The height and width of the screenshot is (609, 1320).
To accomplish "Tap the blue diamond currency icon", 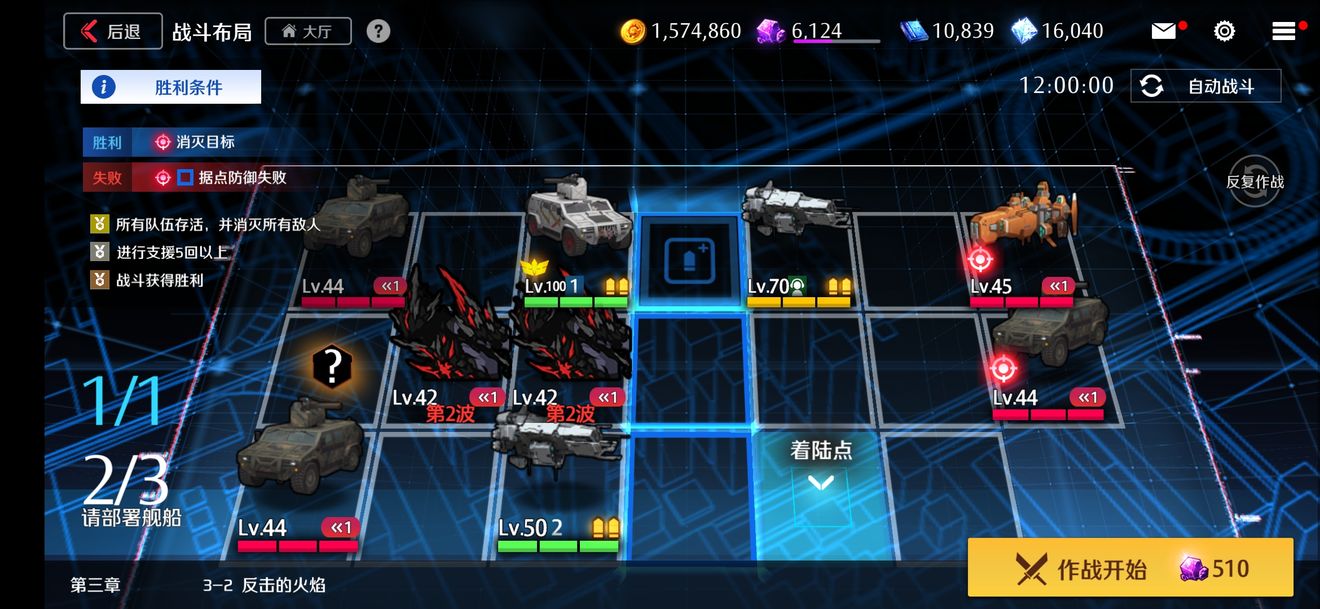I will pyautogui.click(x=1024, y=31).
